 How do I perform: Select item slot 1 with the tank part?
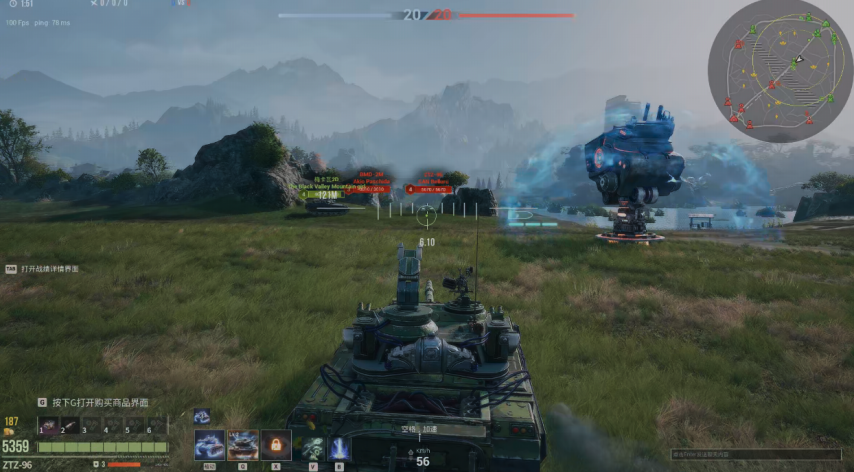coord(48,426)
